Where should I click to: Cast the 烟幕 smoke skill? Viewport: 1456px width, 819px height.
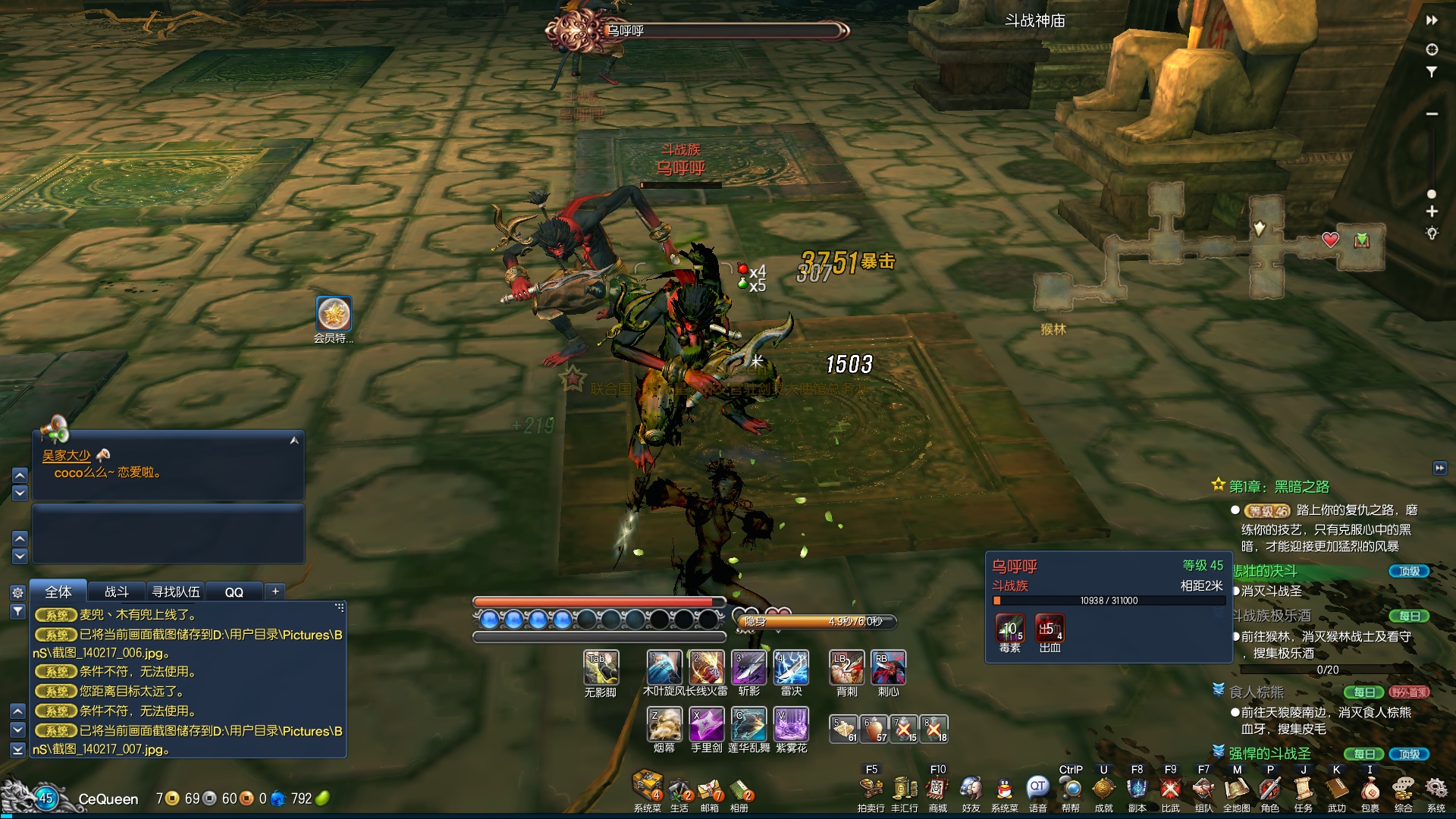coord(664,725)
